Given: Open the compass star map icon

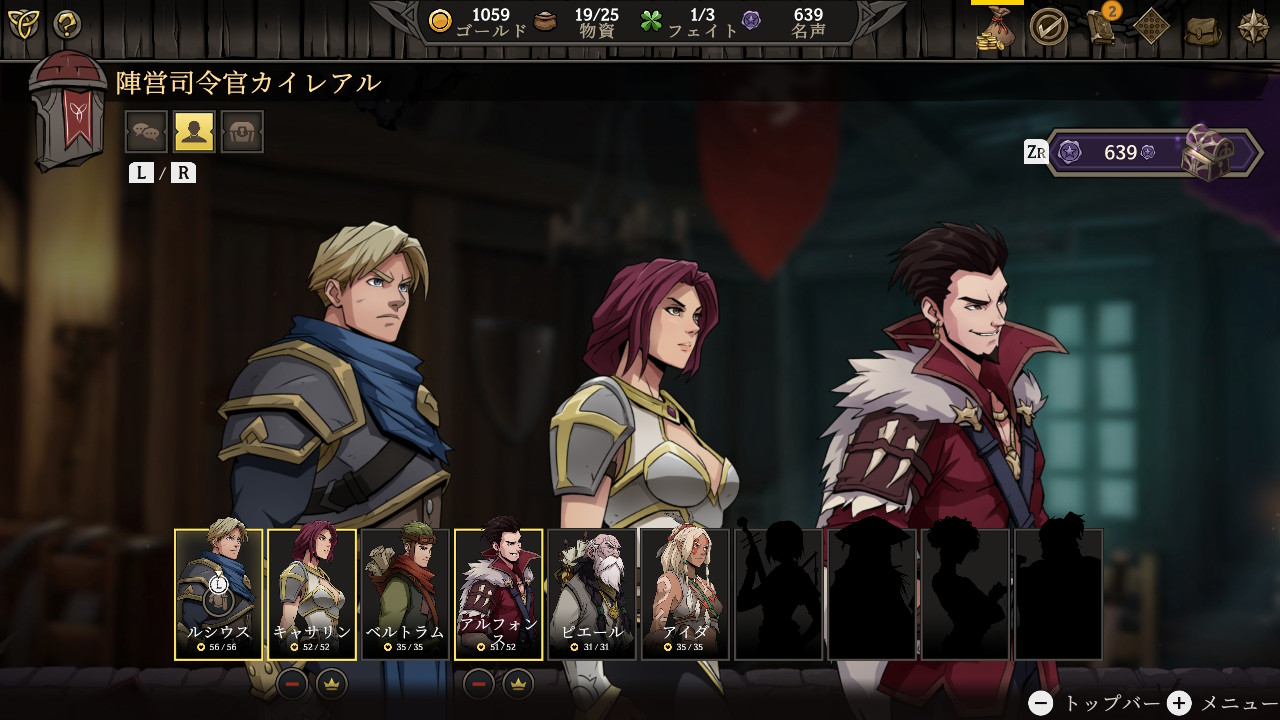Looking at the screenshot, I should pos(1253,27).
